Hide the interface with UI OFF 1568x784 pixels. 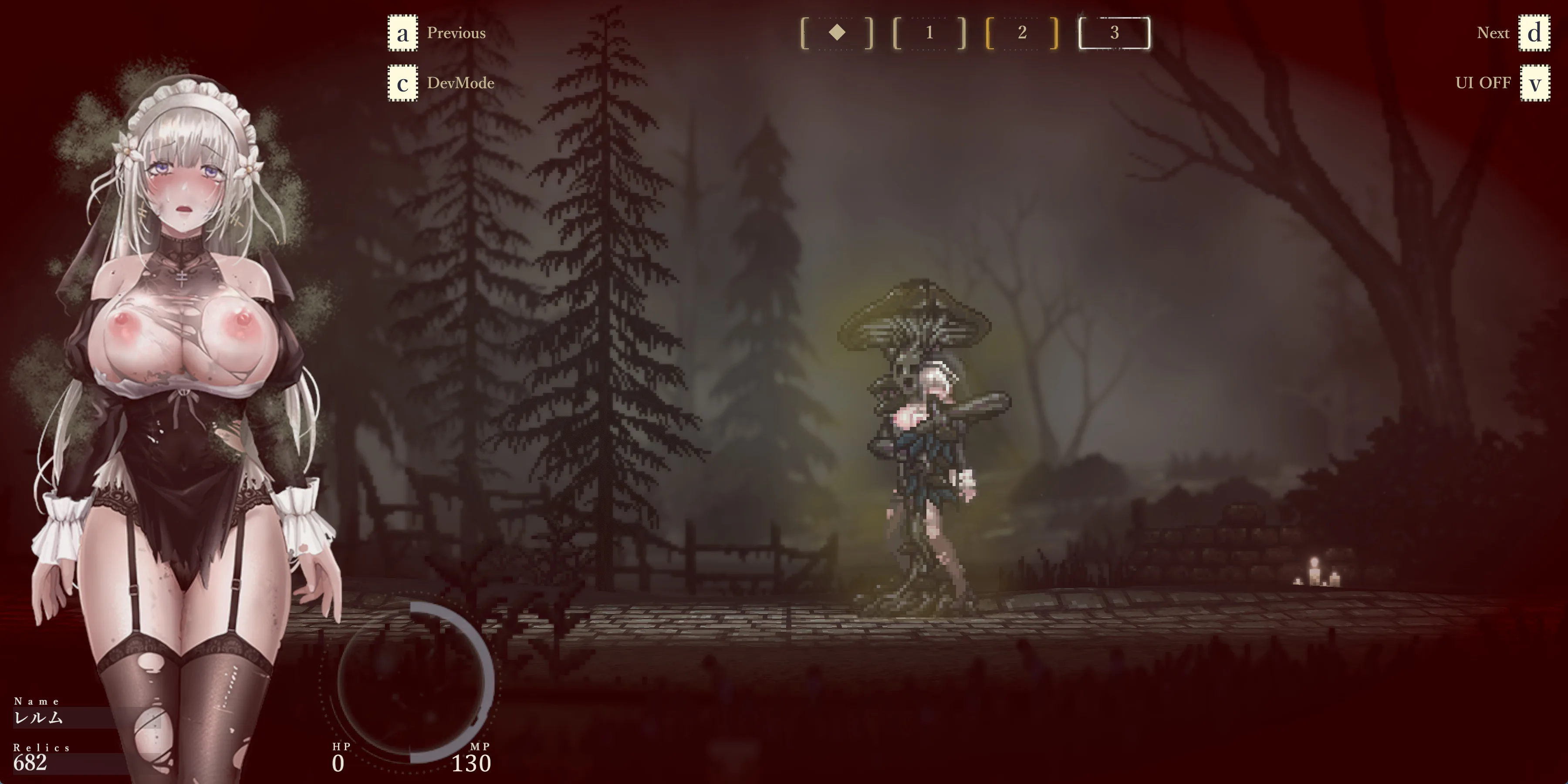[1483, 83]
